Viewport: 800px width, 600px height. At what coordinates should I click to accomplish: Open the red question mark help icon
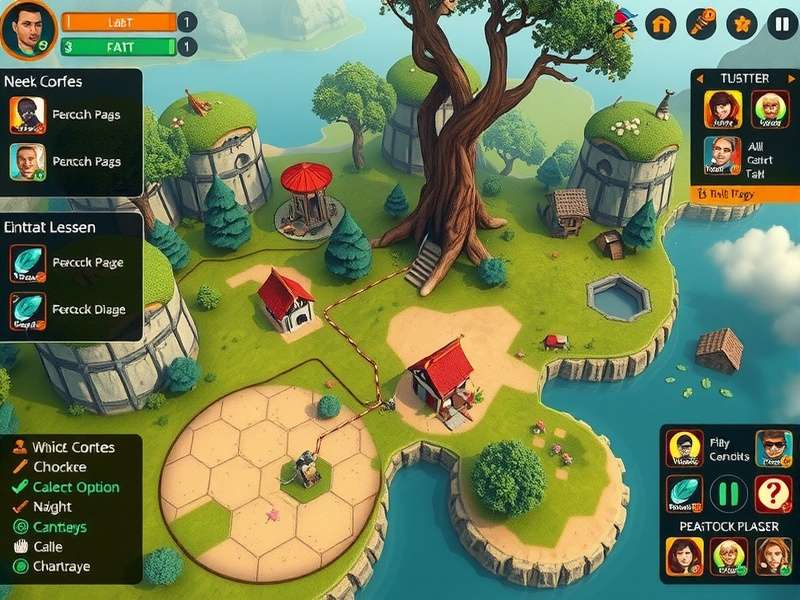click(772, 493)
